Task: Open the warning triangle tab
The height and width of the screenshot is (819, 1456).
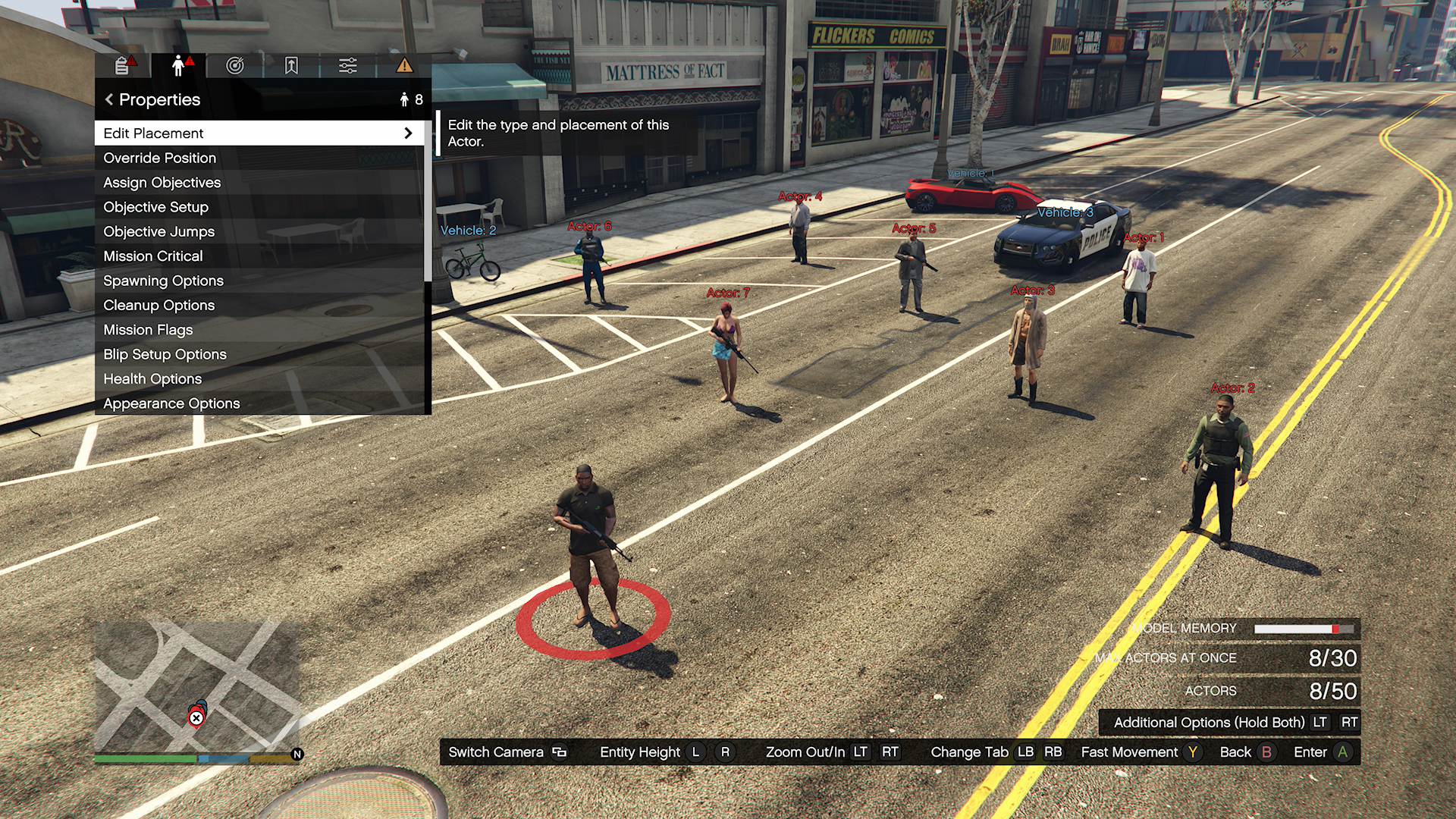Action: [404, 66]
